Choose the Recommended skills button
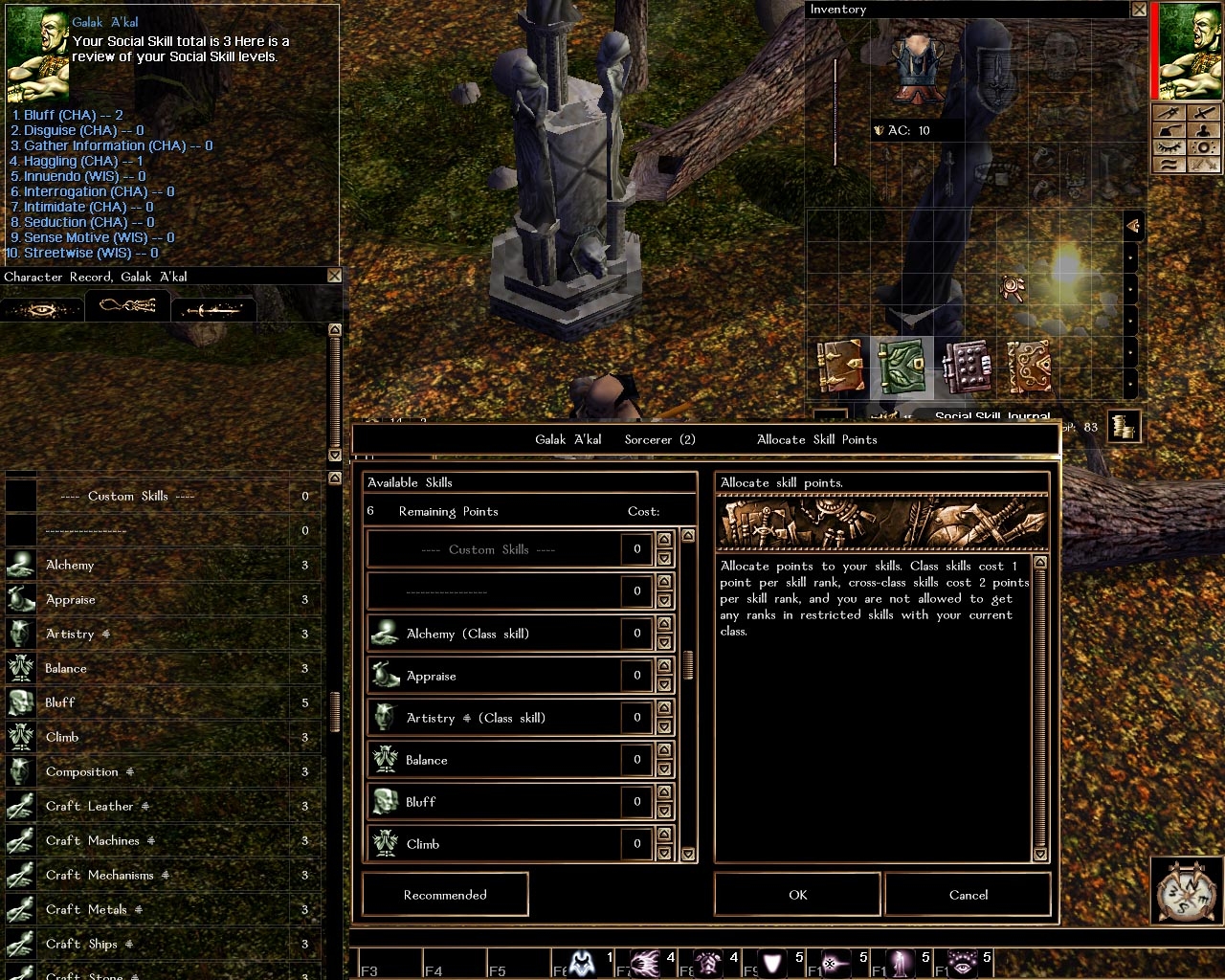 (445, 895)
